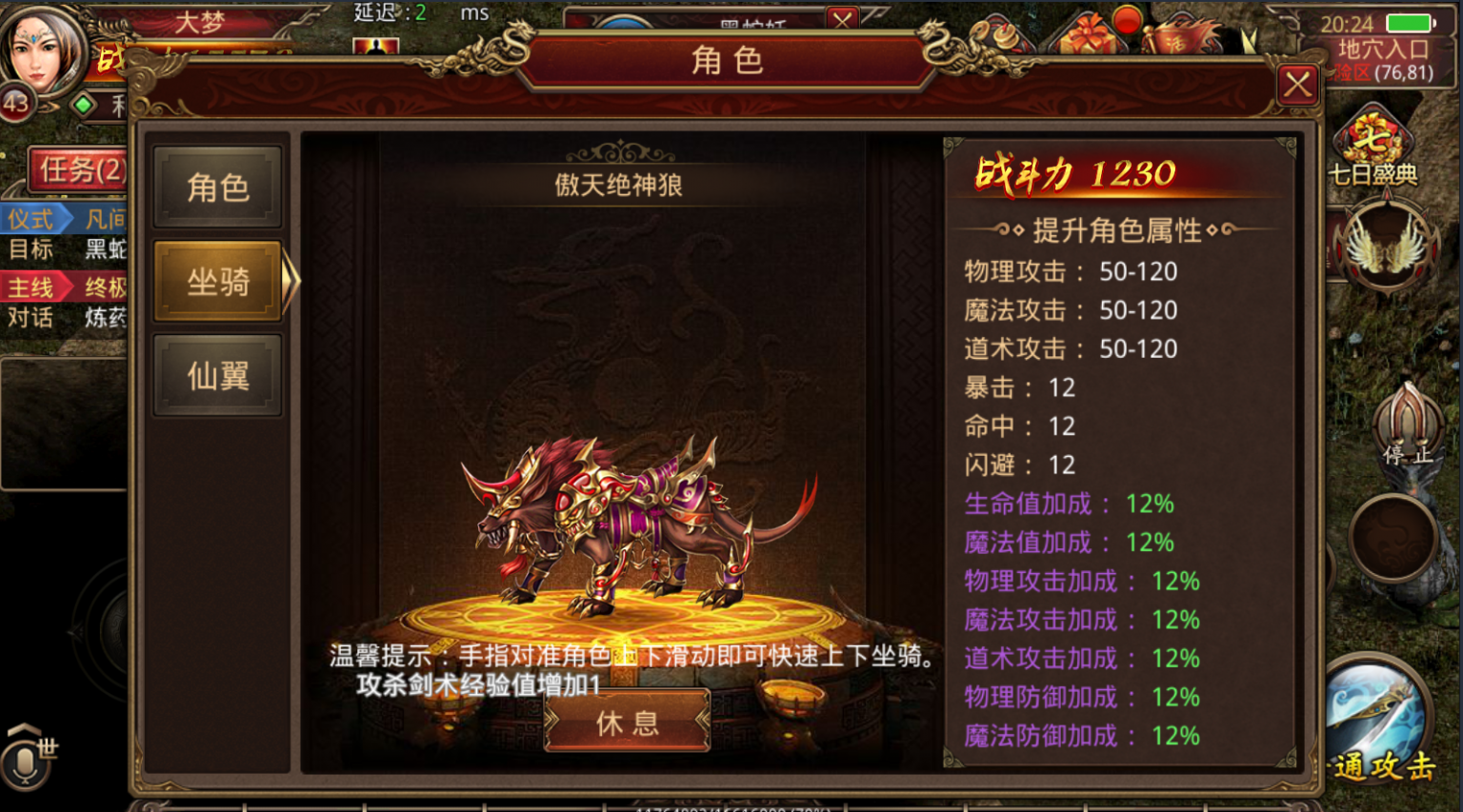Screen dimensions: 1463x812
Task: Switch to the 仙翼 tab
Action: point(217,375)
